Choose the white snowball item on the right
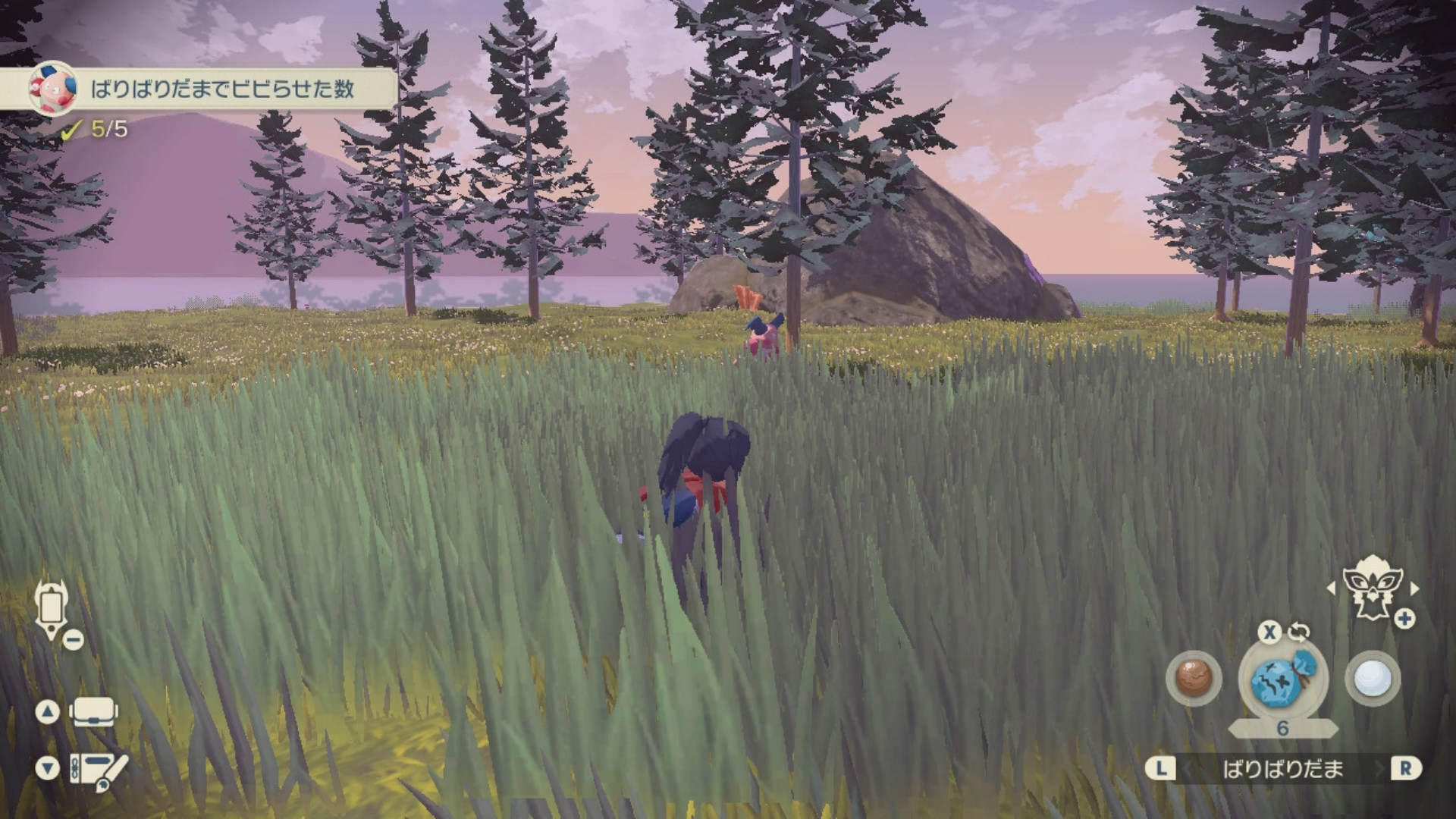The width and height of the screenshot is (1456, 819). tap(1372, 678)
